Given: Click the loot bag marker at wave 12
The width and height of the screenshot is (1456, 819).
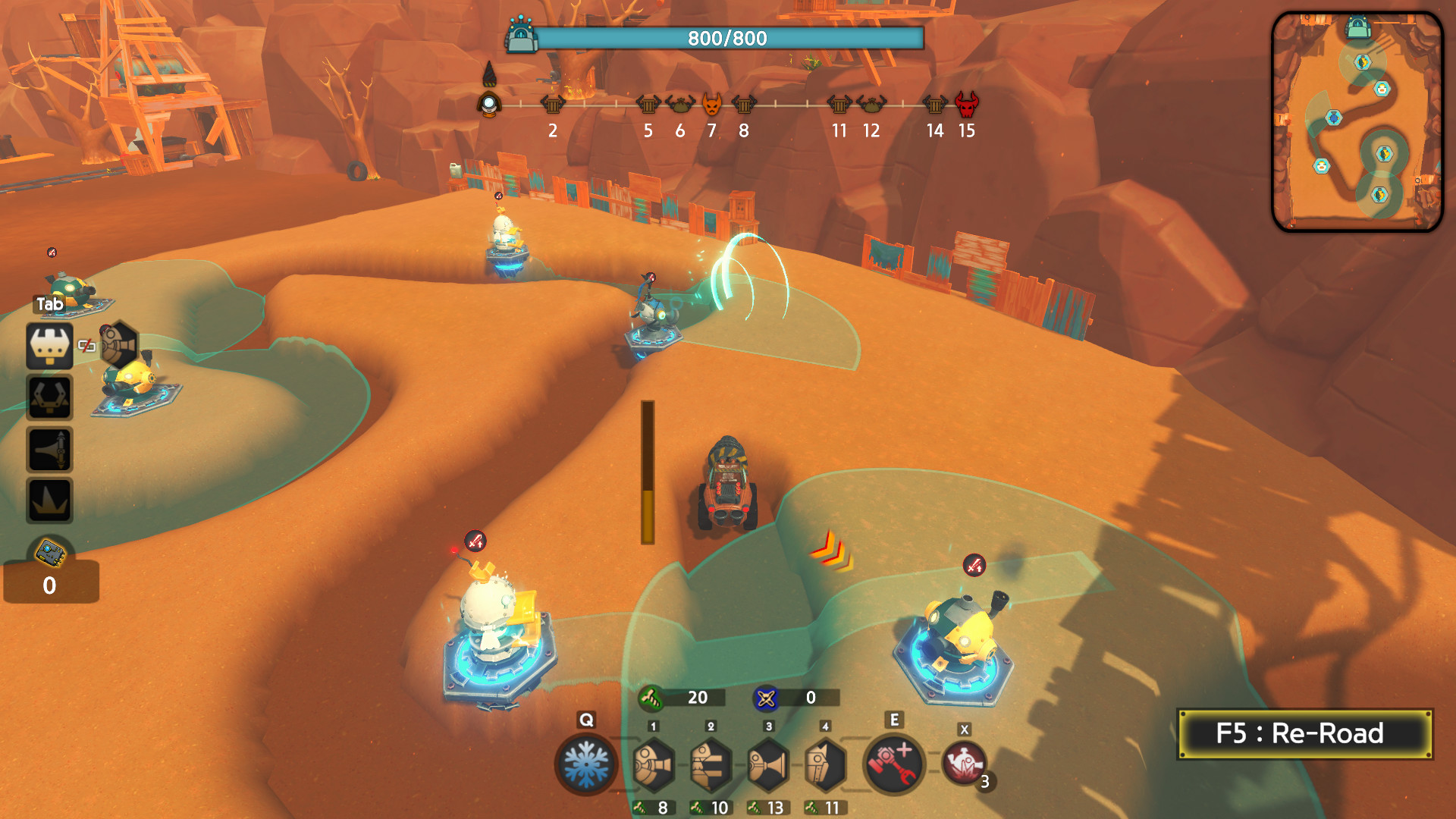Looking at the screenshot, I should coord(871,103).
